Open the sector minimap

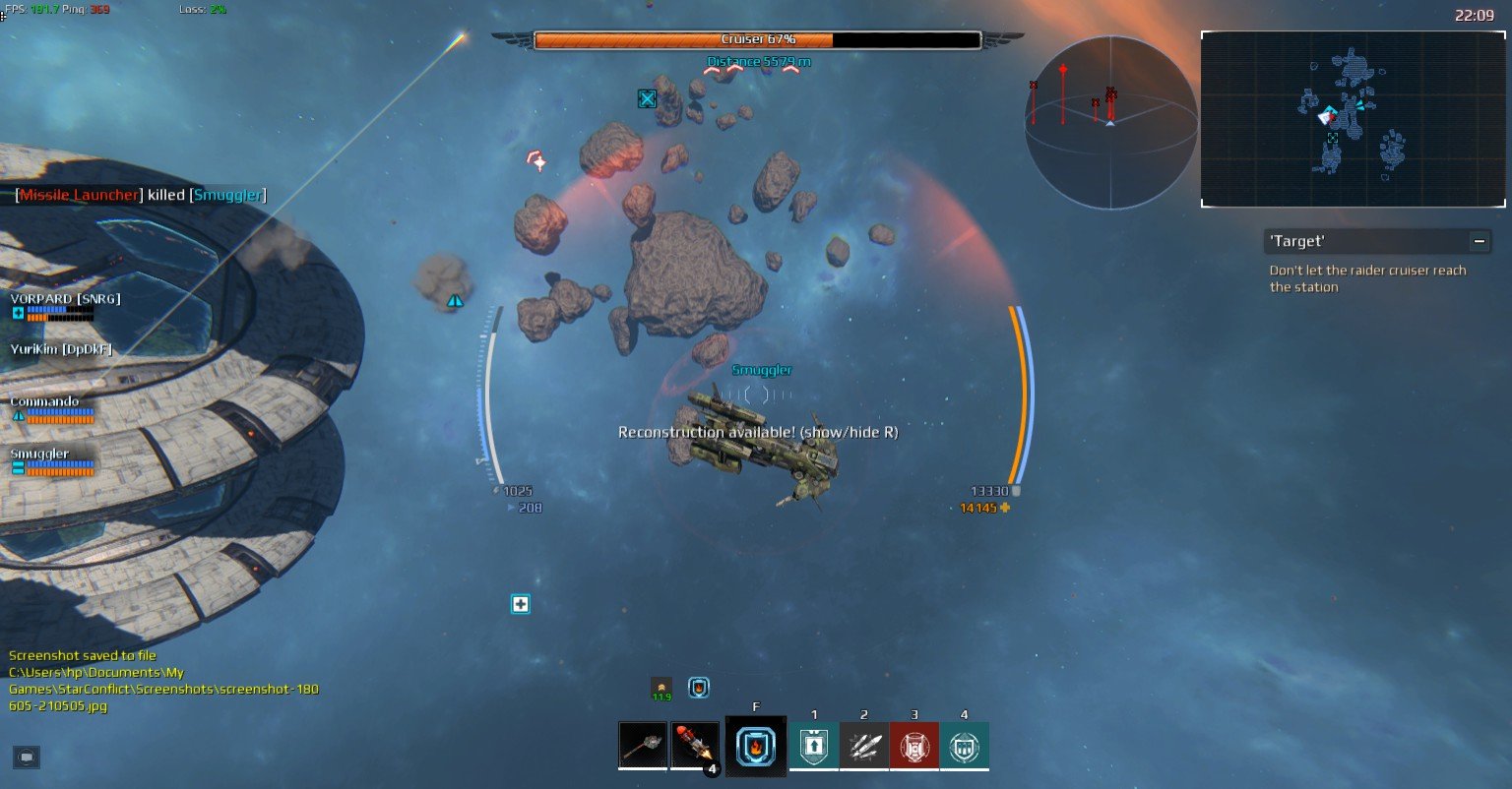pyautogui.click(x=1353, y=119)
